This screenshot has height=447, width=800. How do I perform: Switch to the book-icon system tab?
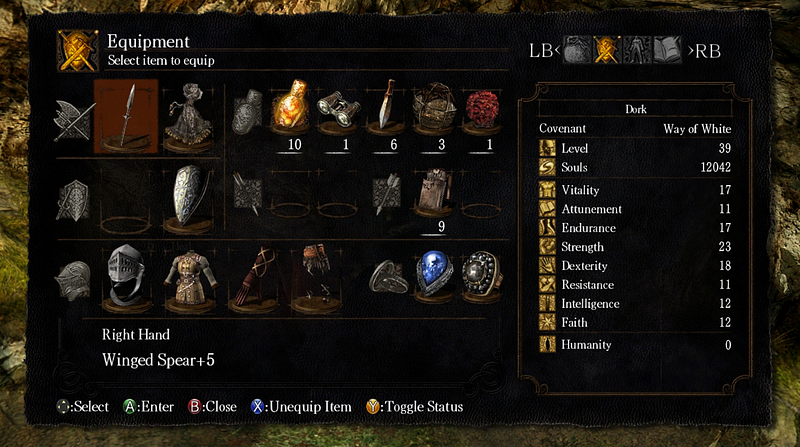pyautogui.click(x=666, y=50)
